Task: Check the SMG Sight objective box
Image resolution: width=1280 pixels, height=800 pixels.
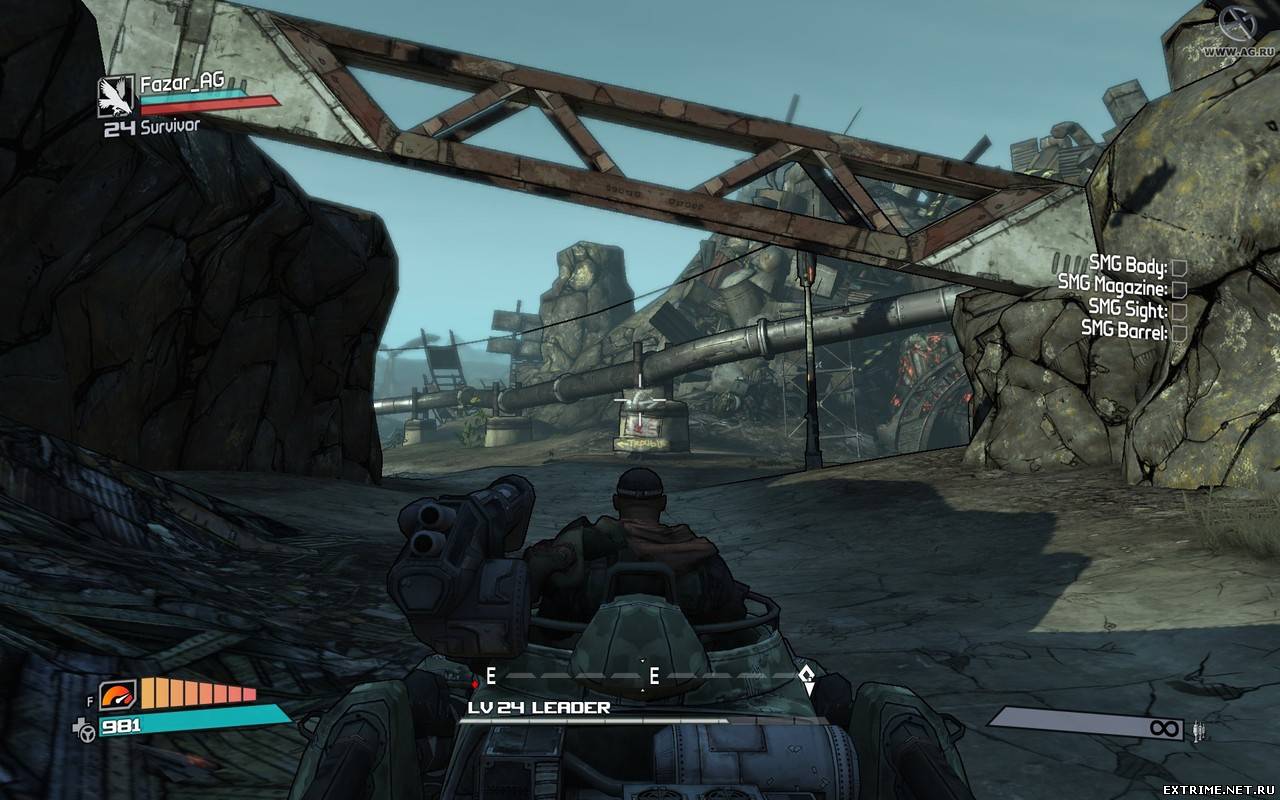Action: 1179,310
